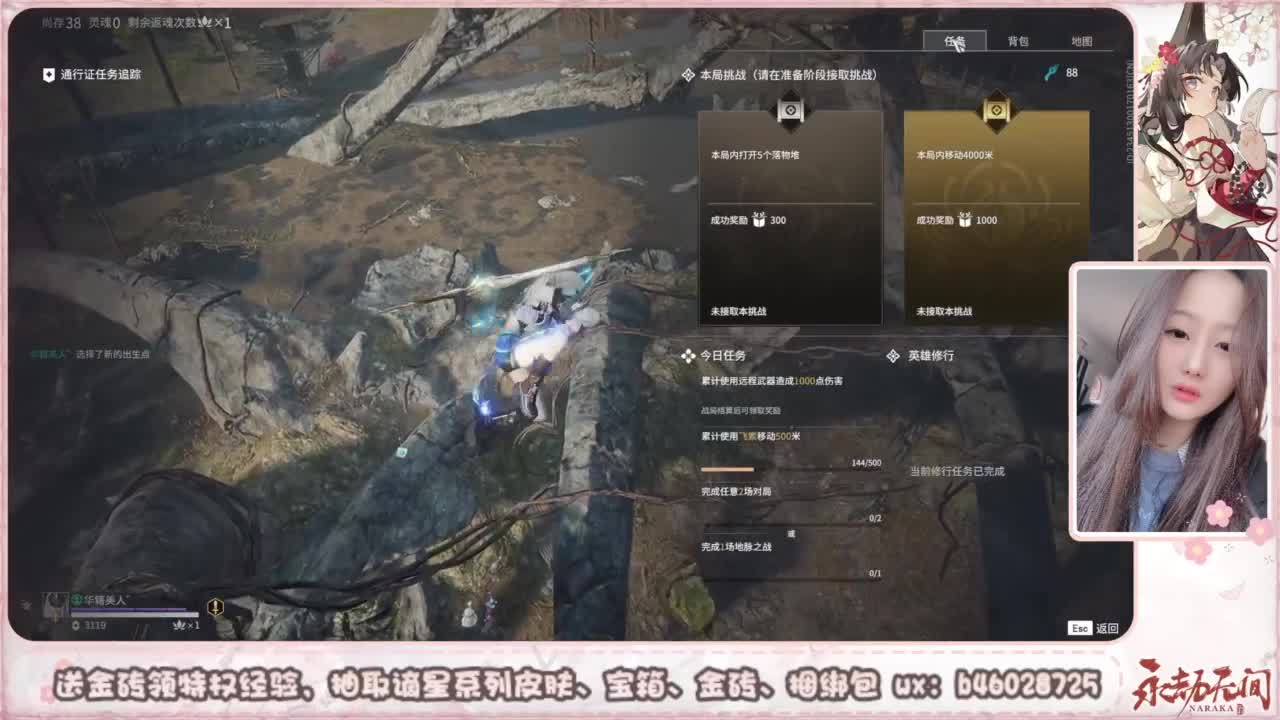Click the gift reward icon for 1000 prize
This screenshot has height=720, width=1280.
click(x=962, y=219)
